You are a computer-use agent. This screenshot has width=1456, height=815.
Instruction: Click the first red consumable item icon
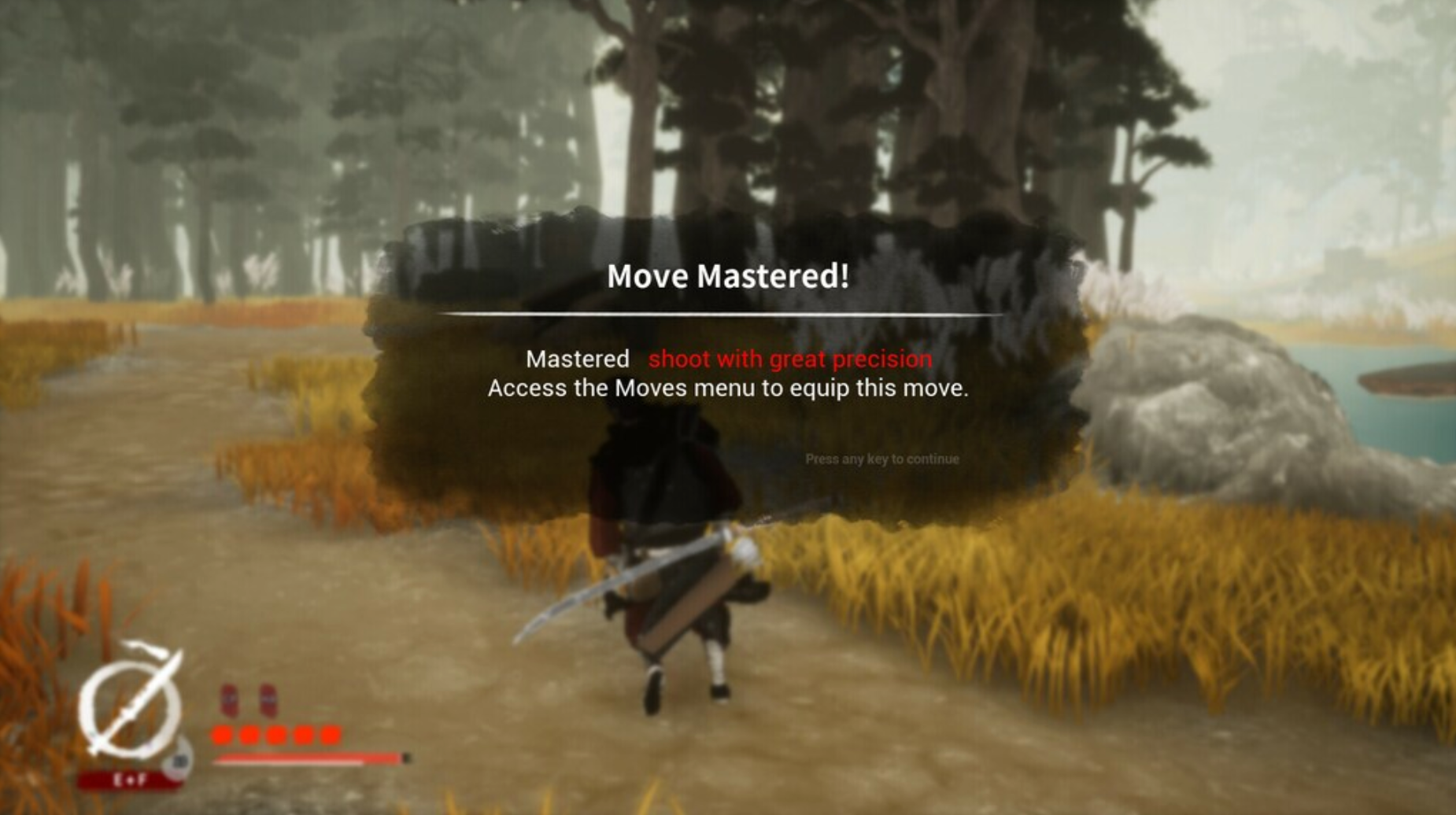(231, 699)
